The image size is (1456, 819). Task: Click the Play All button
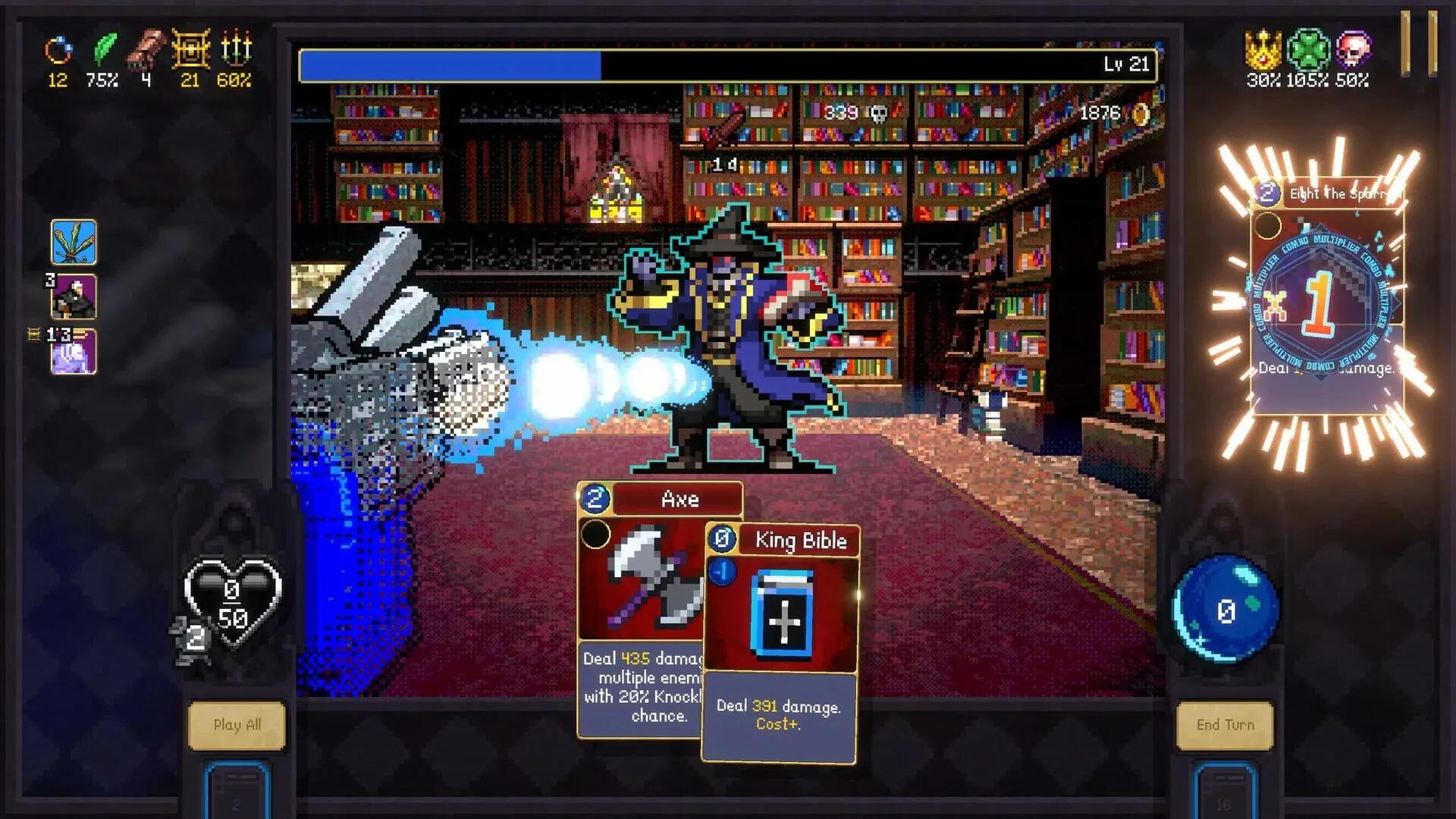(x=237, y=725)
